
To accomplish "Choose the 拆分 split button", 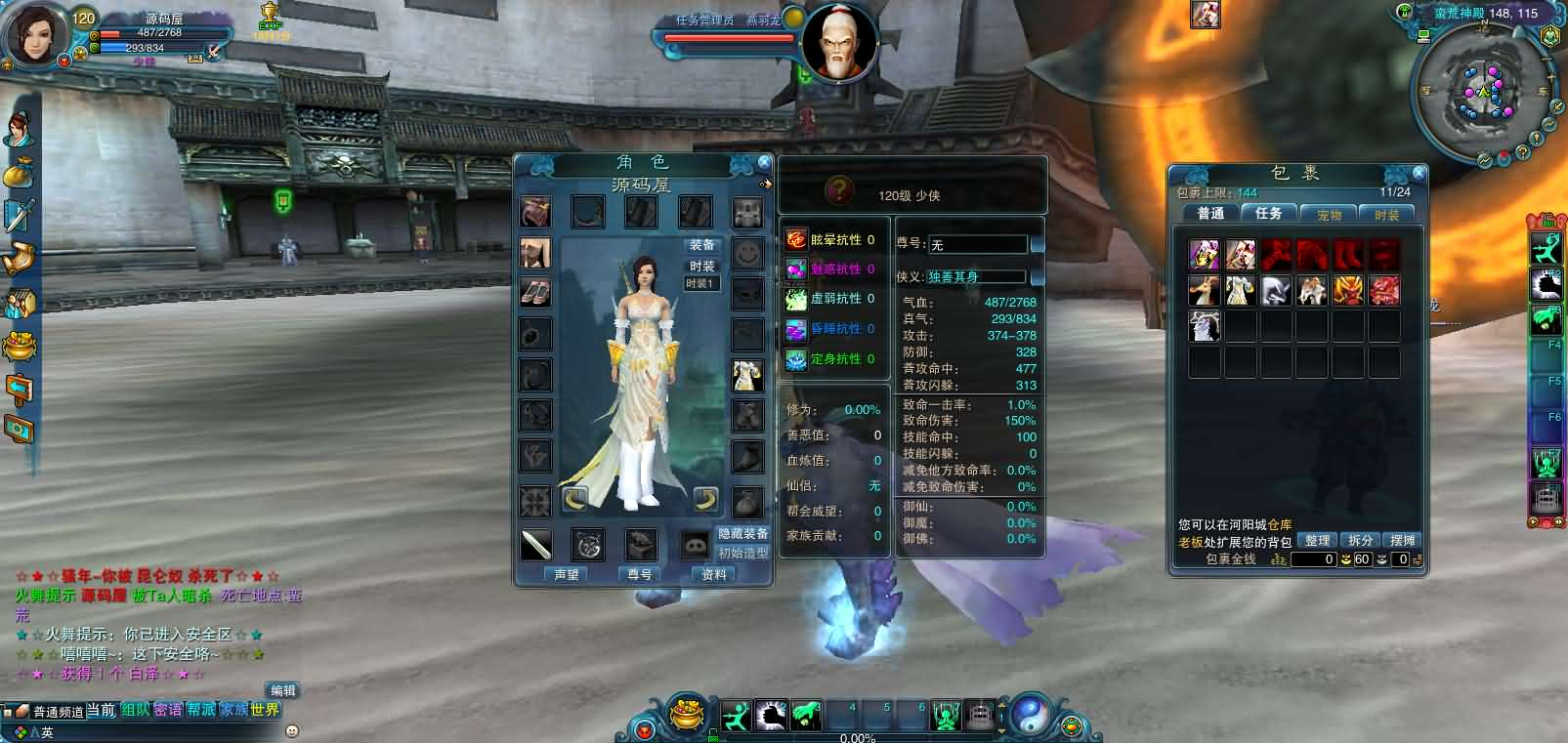I will 1360,540.
